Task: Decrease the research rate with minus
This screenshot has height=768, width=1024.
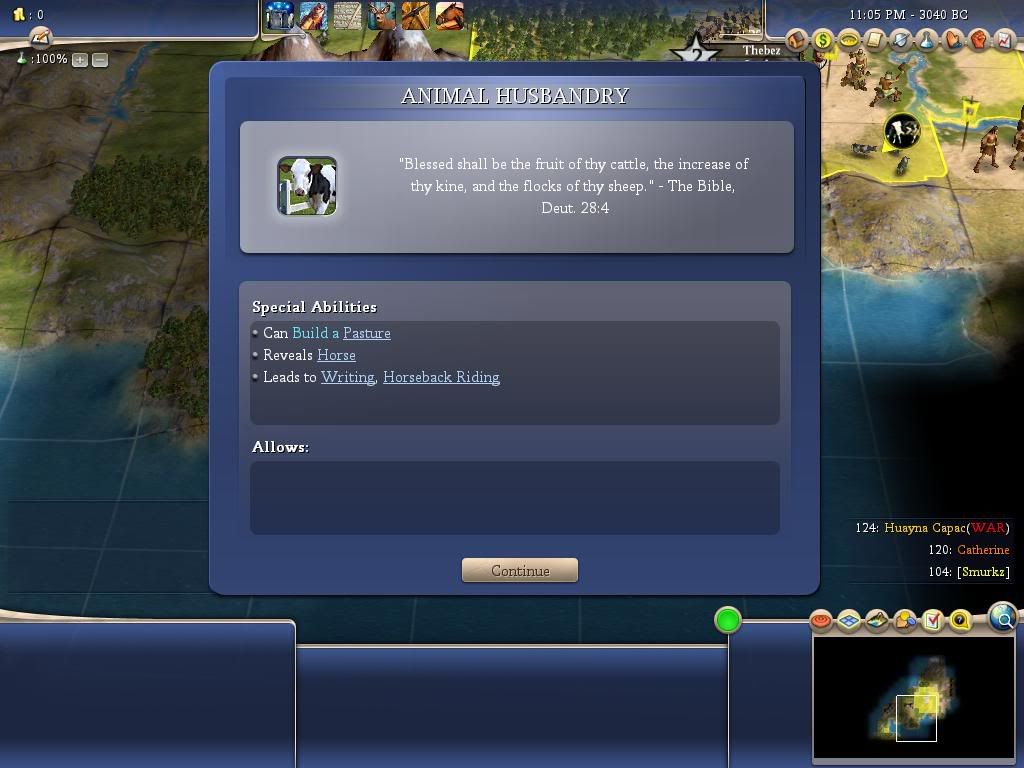Action: click(100, 60)
